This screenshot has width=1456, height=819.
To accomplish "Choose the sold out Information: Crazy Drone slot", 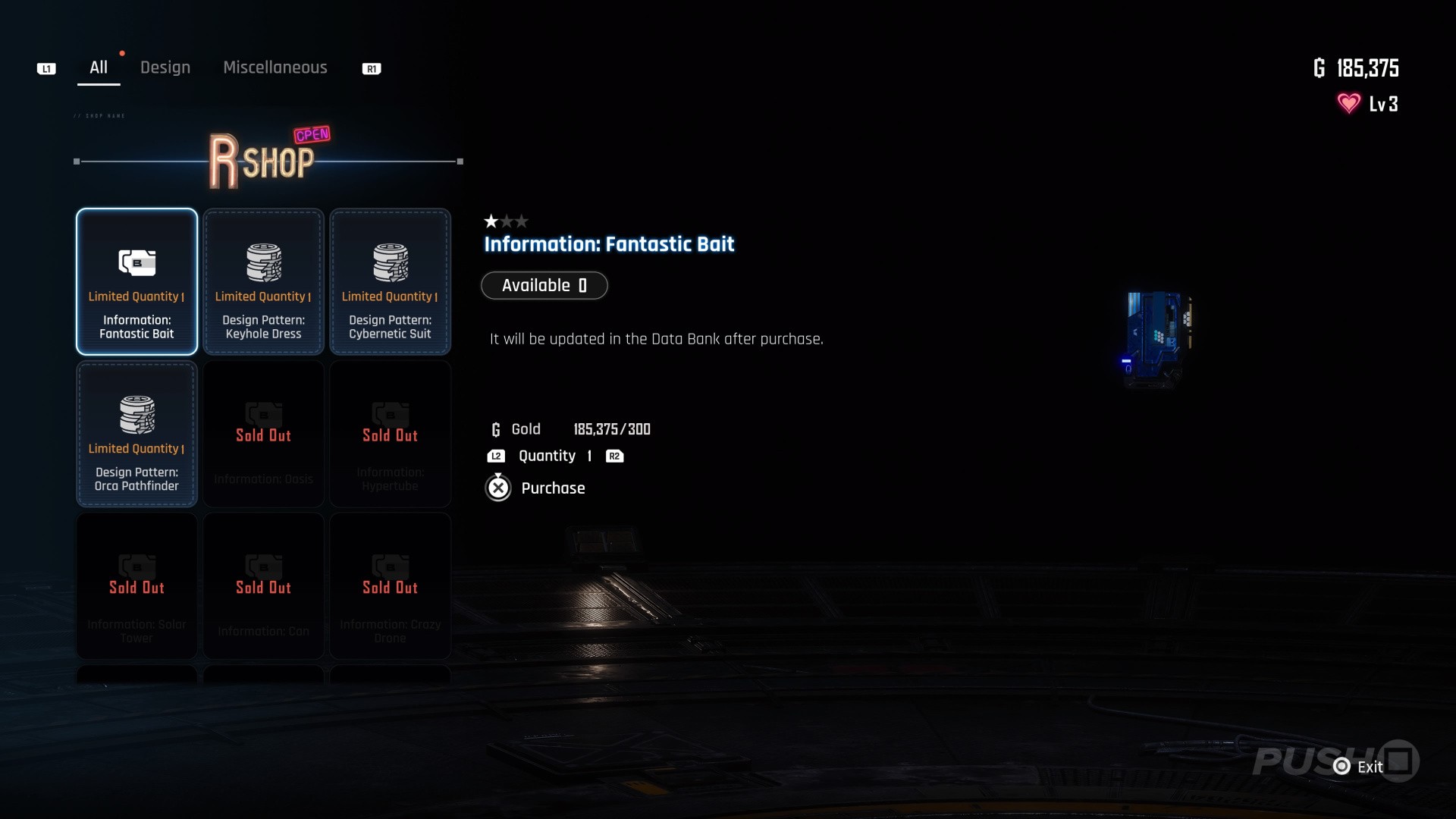I will pyautogui.click(x=390, y=586).
